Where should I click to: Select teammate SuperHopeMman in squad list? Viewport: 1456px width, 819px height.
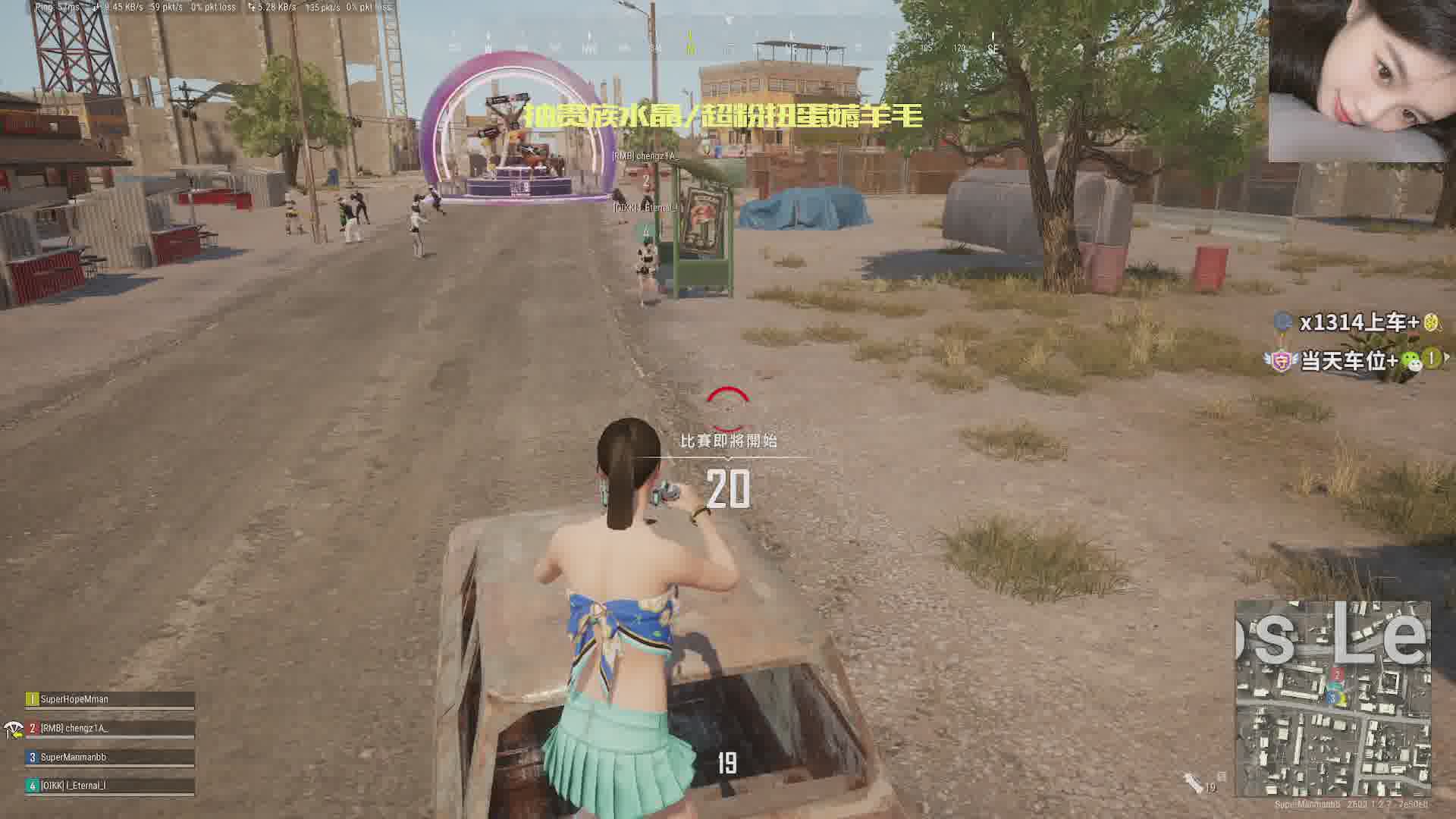(110, 699)
